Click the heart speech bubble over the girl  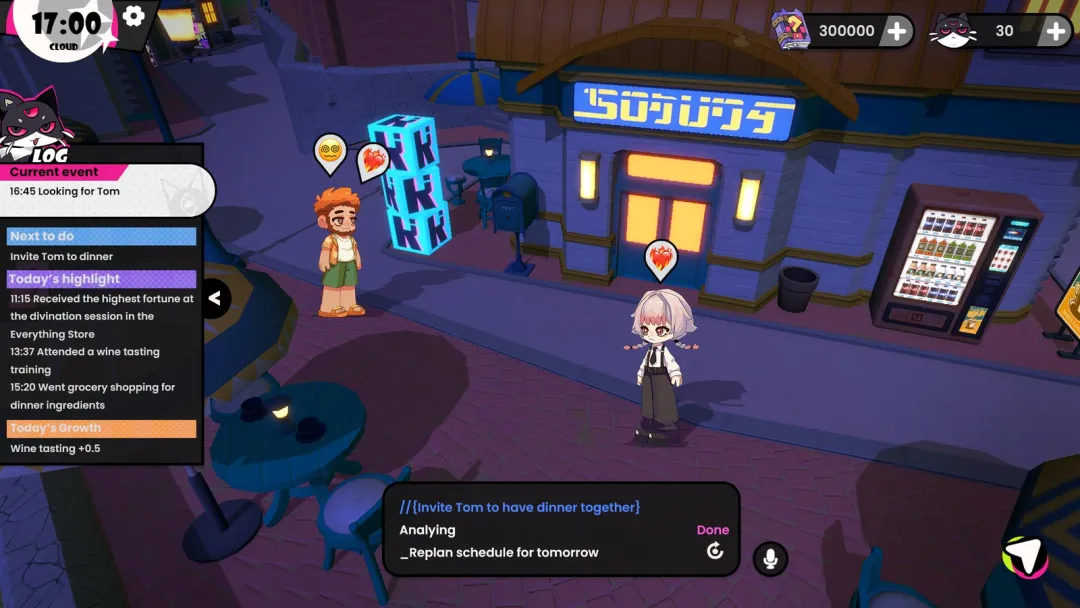[x=660, y=259]
